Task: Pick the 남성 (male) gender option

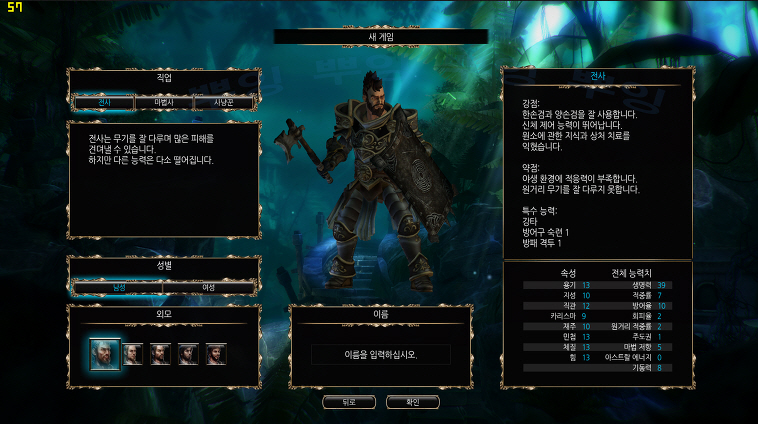Action: [119, 287]
